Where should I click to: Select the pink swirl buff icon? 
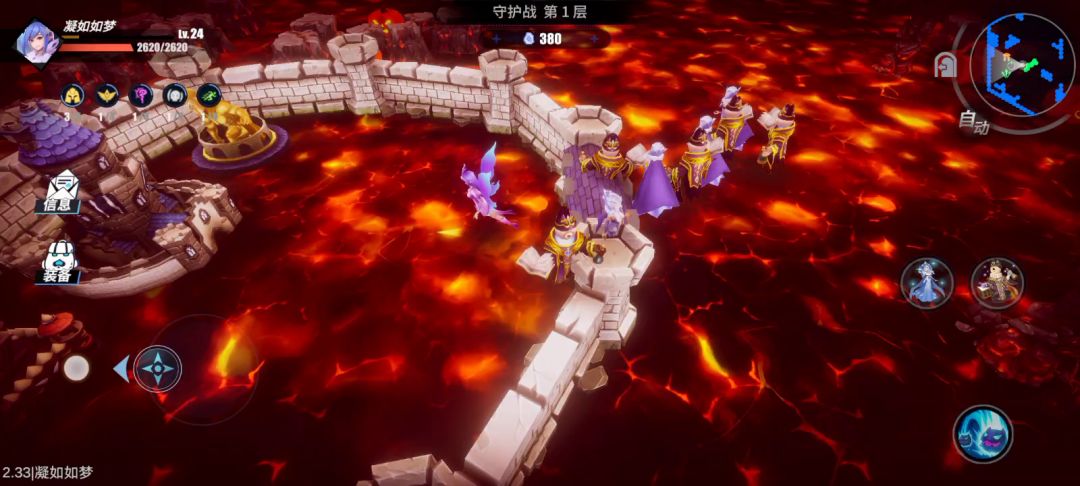point(141,95)
